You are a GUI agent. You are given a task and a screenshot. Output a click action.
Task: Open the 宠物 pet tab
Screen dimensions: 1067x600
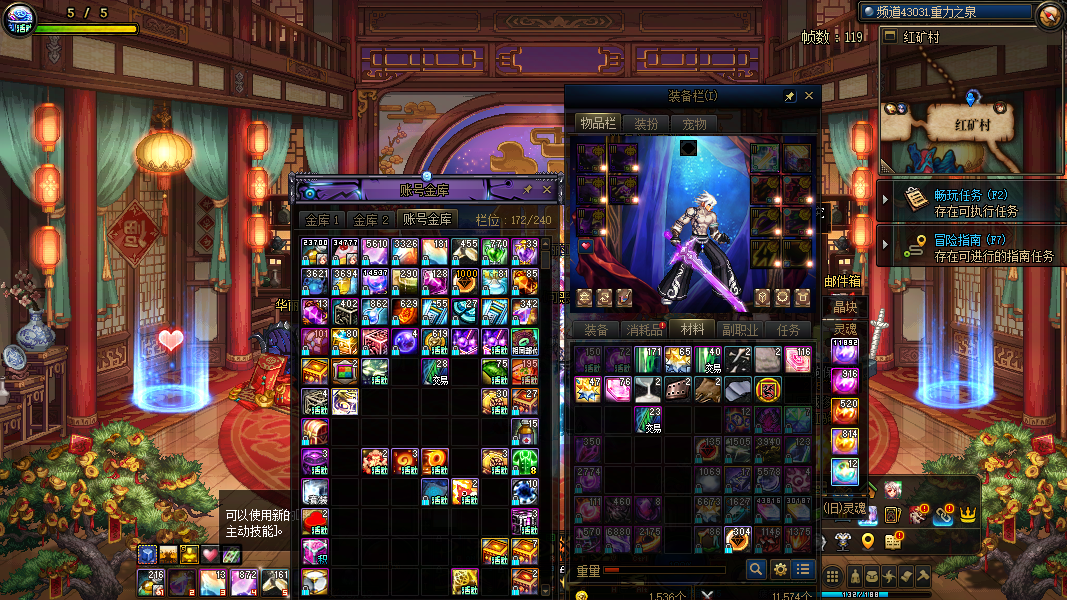pyautogui.click(x=694, y=124)
